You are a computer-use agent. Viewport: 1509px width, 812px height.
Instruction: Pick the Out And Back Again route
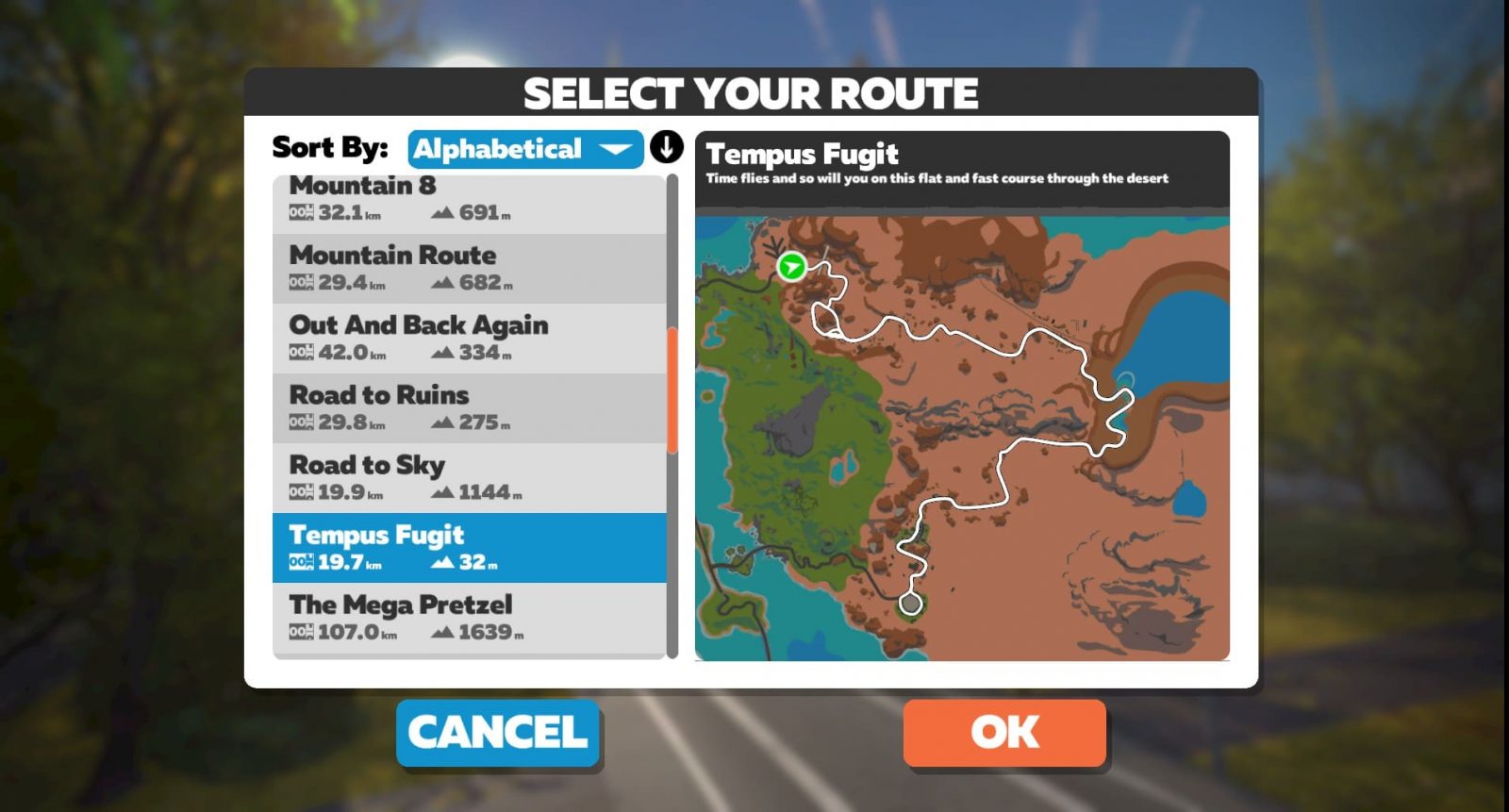pos(469,338)
